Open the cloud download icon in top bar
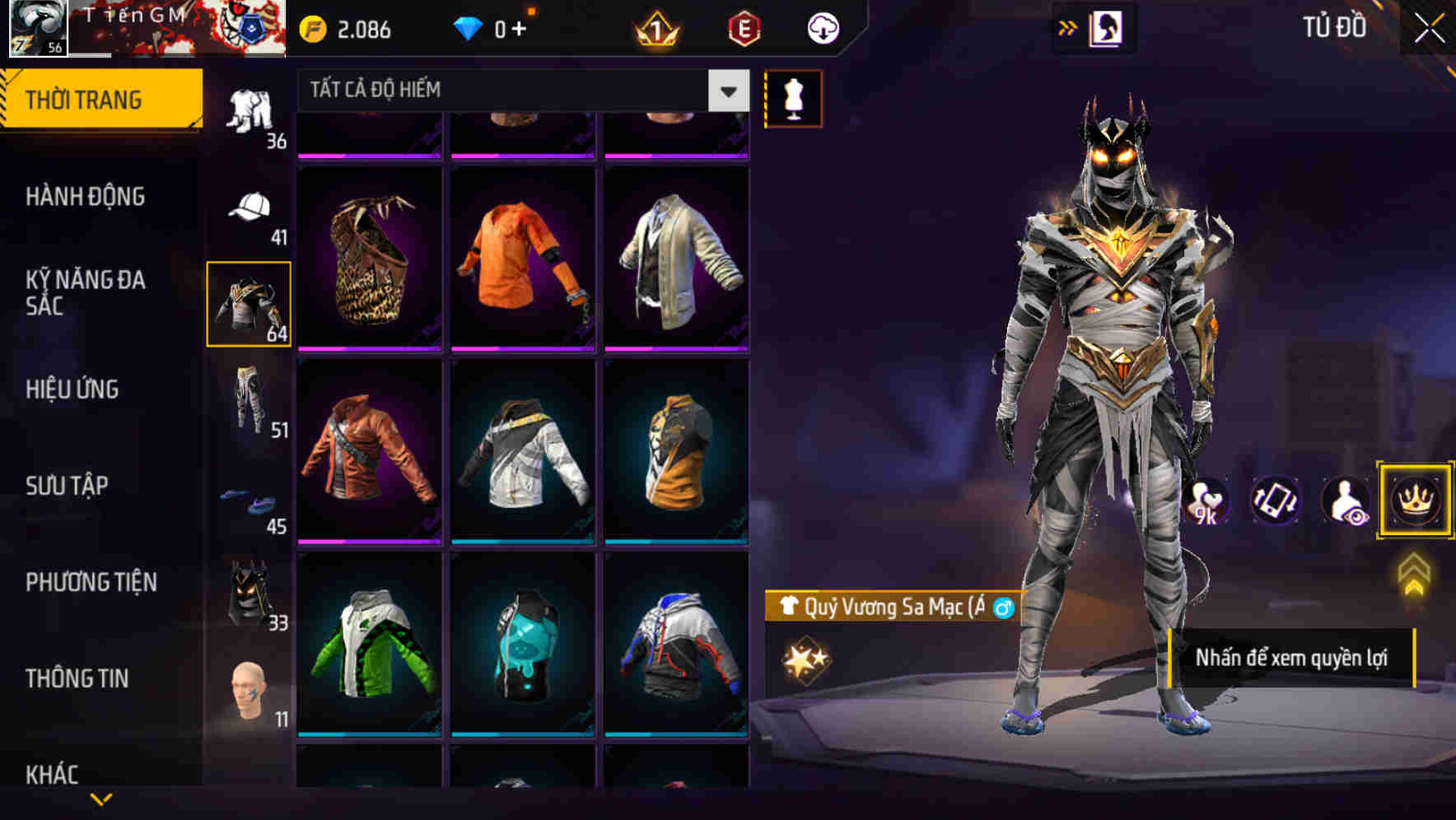1456x820 pixels. 823,27
